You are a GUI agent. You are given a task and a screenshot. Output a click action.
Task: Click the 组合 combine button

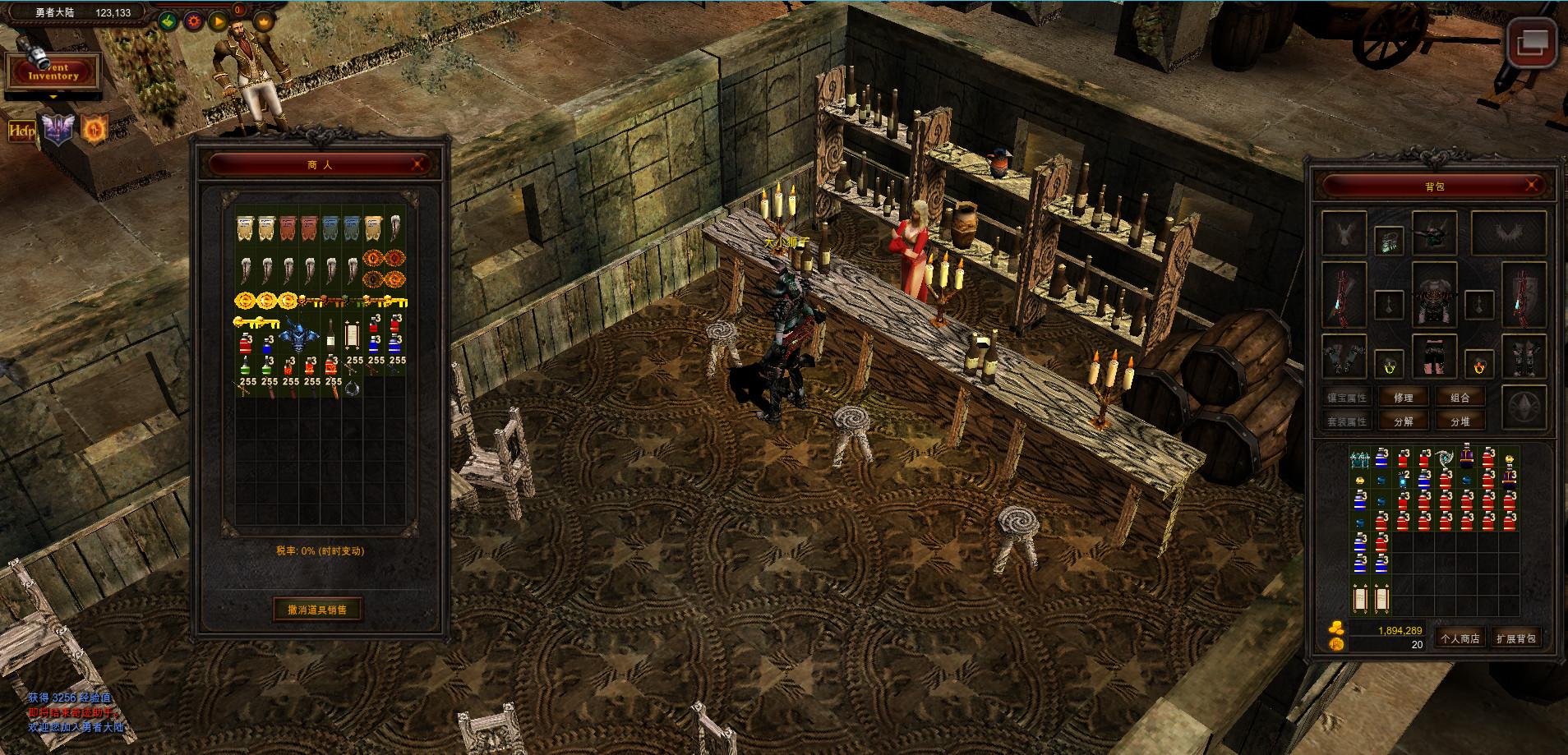coord(1460,398)
